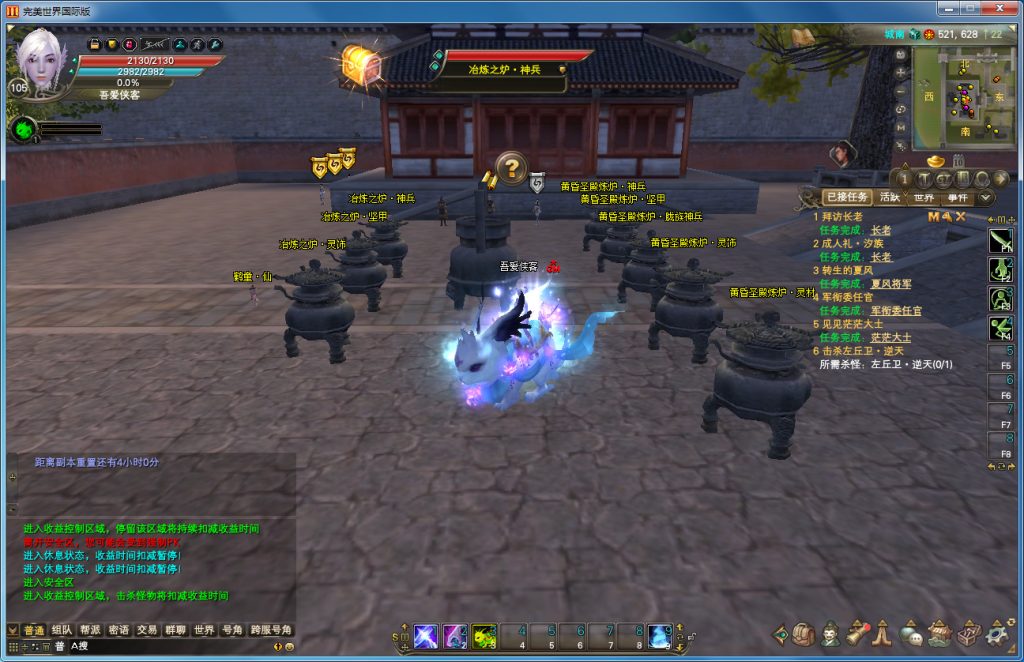This screenshot has width=1024, height=662.
Task: Open the golden treasure chest icon
Action: (x=361, y=64)
